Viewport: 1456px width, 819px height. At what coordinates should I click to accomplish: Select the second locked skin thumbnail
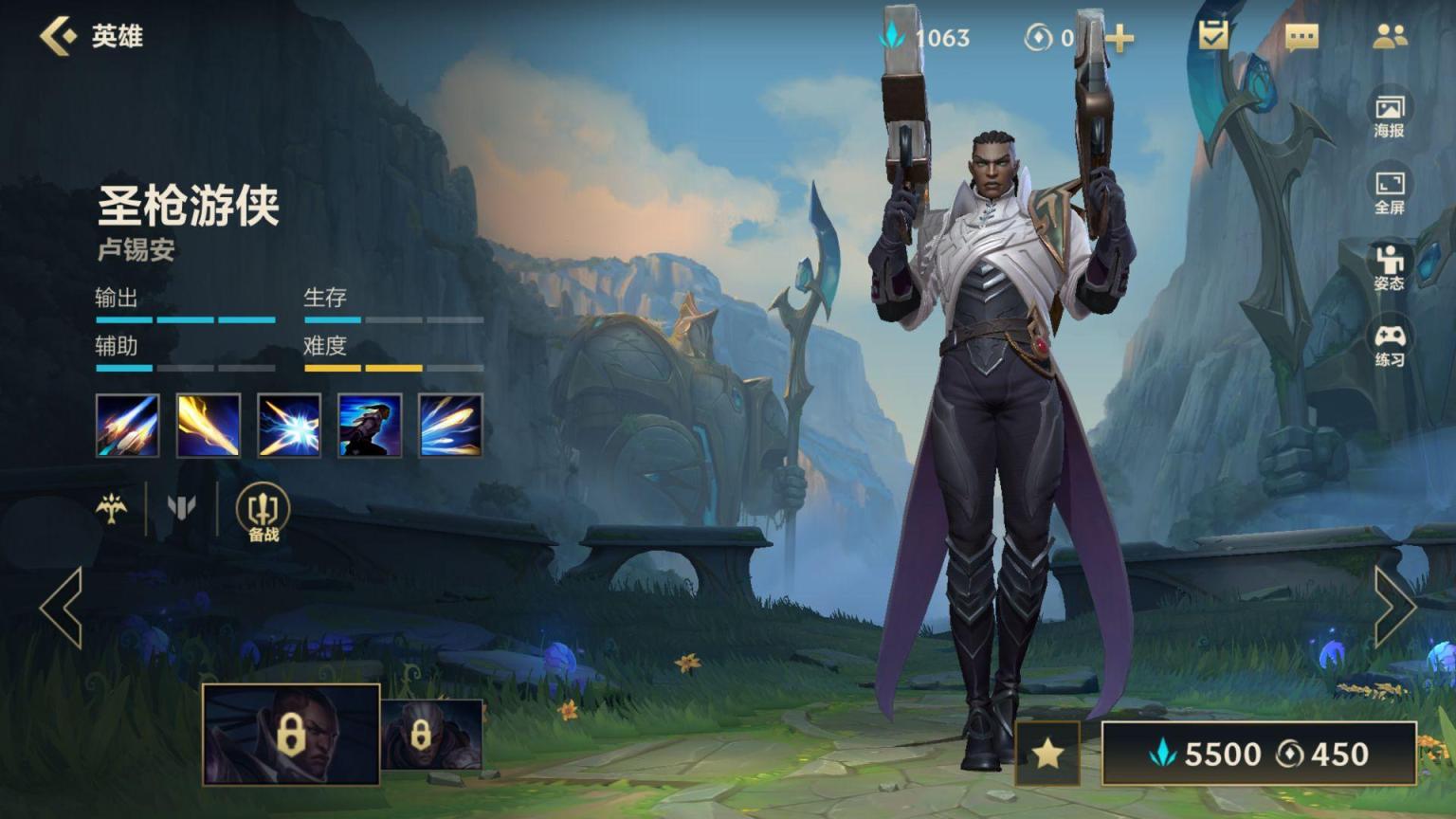point(431,735)
